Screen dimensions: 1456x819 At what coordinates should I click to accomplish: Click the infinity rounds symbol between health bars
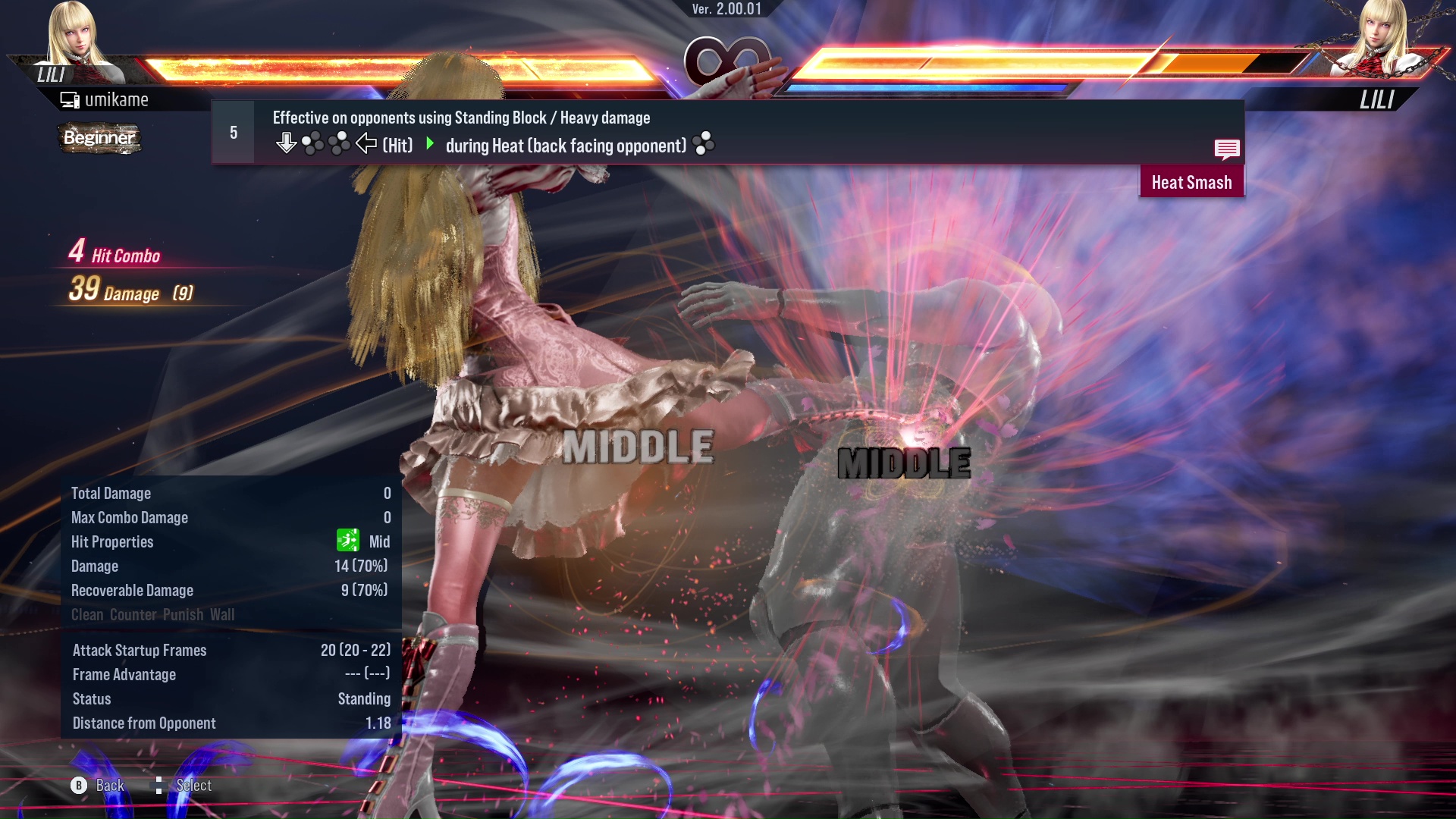[x=726, y=61]
